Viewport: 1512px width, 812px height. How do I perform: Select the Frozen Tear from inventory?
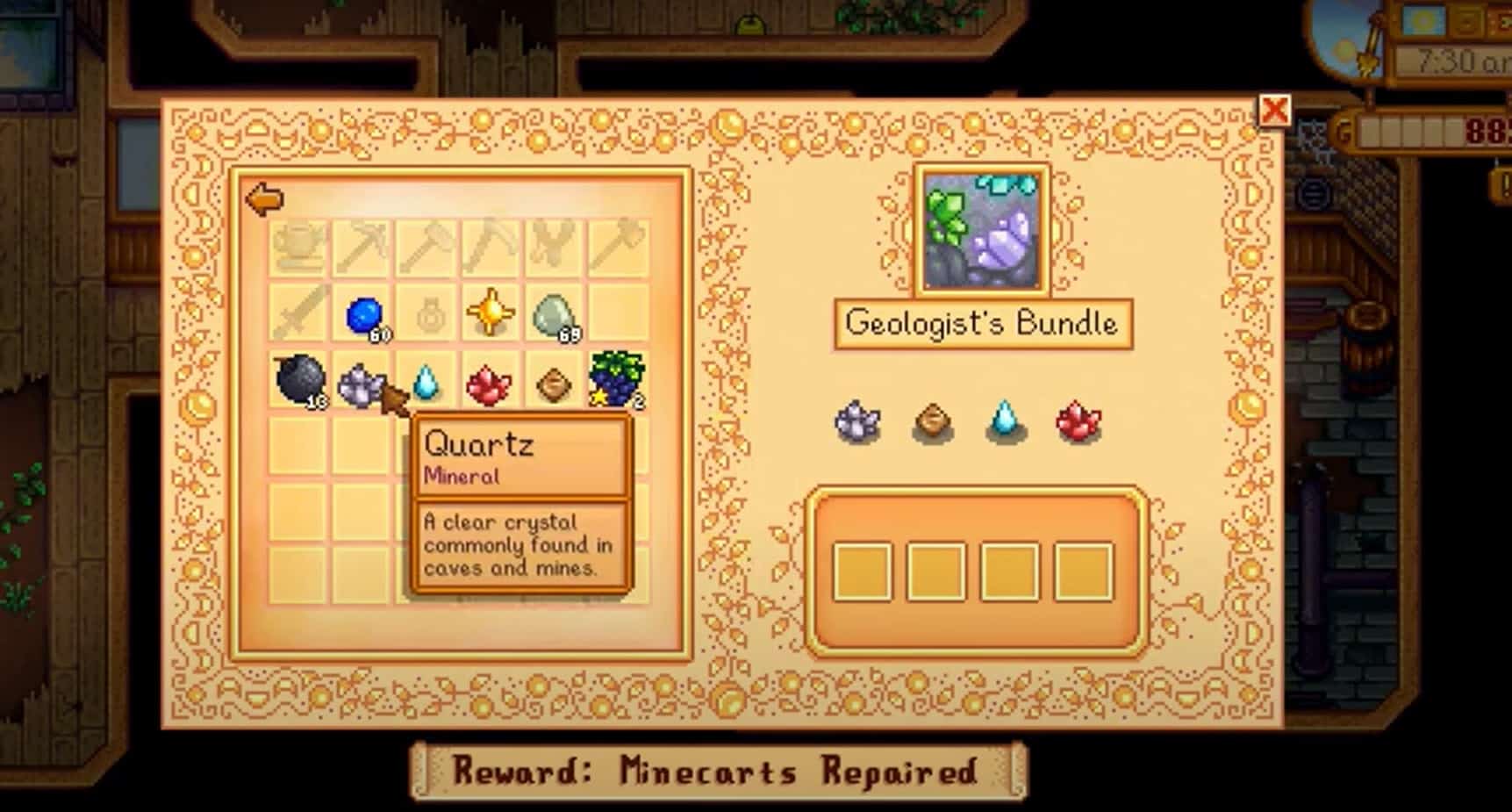426,384
